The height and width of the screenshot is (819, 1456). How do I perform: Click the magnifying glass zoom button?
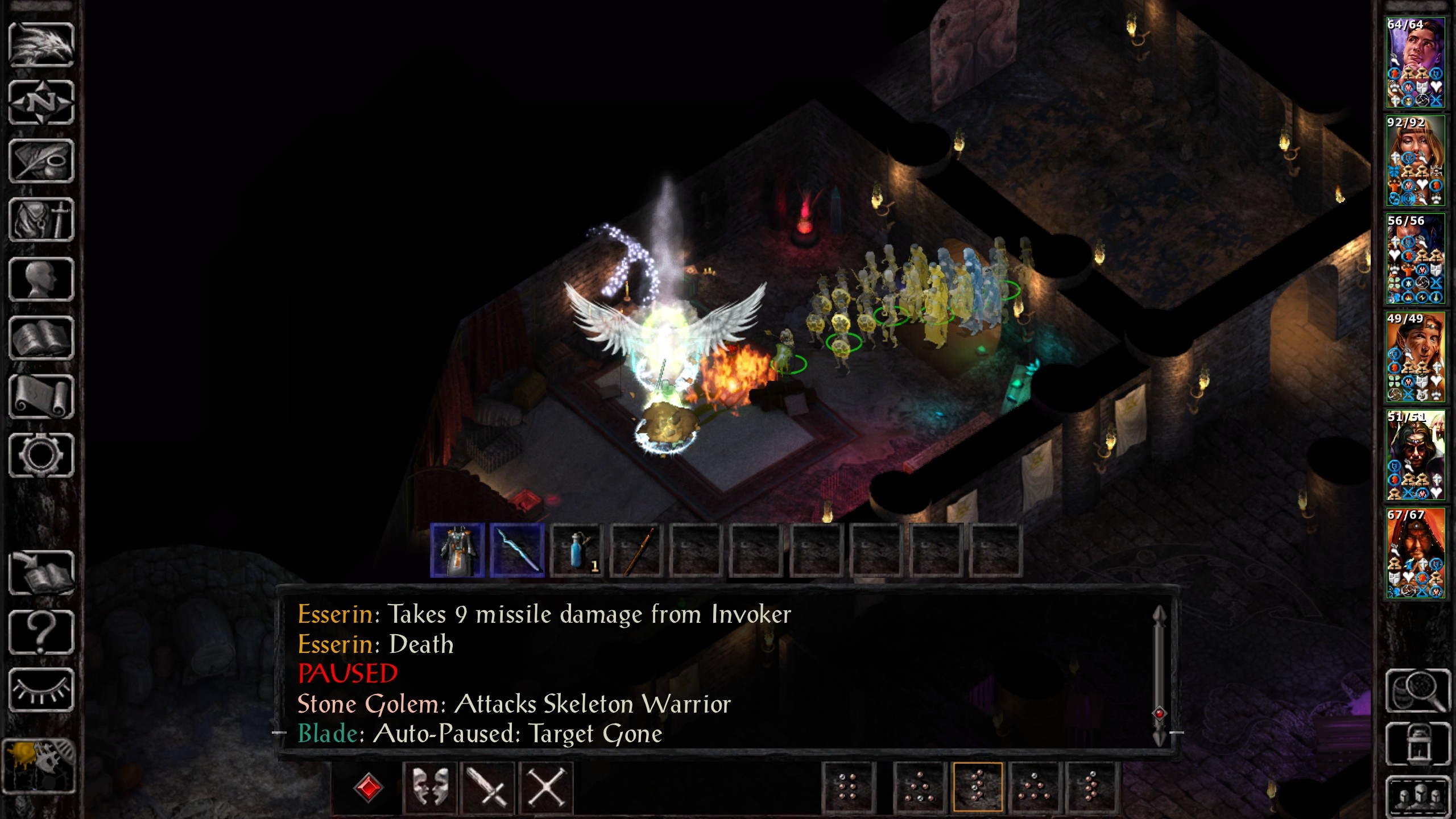(1417, 690)
